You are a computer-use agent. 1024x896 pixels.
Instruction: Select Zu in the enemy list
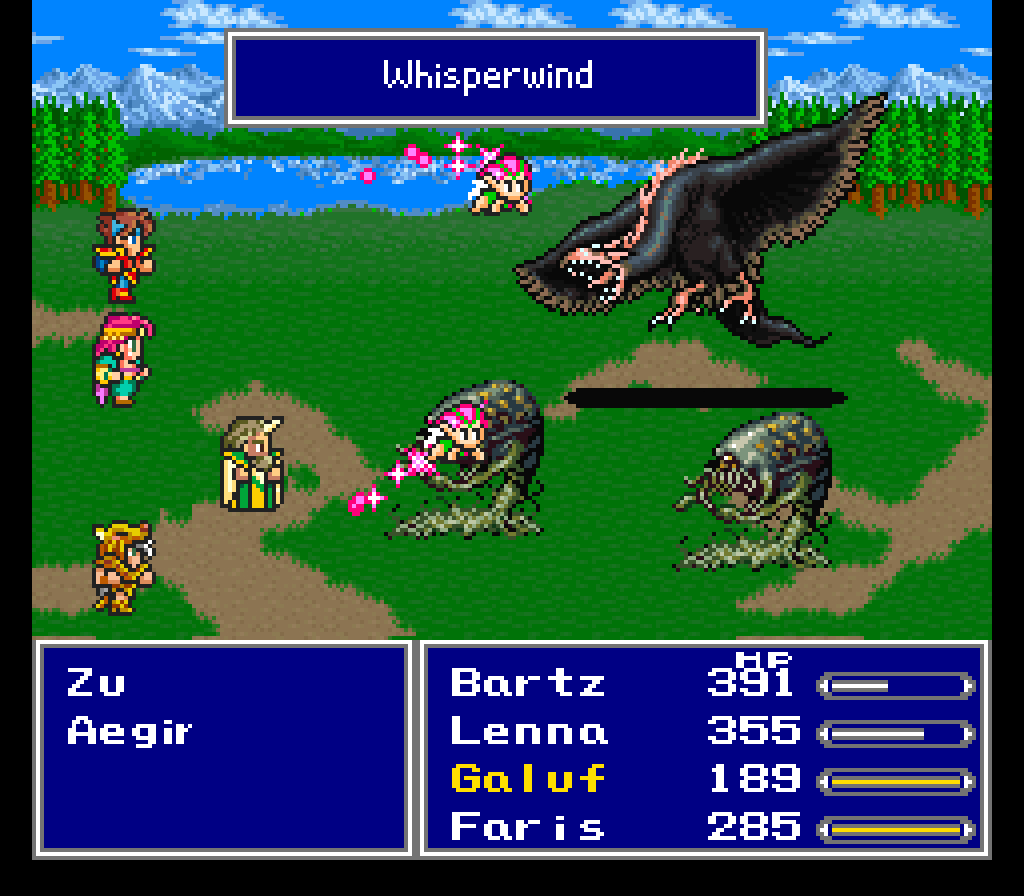pyautogui.click(x=97, y=684)
